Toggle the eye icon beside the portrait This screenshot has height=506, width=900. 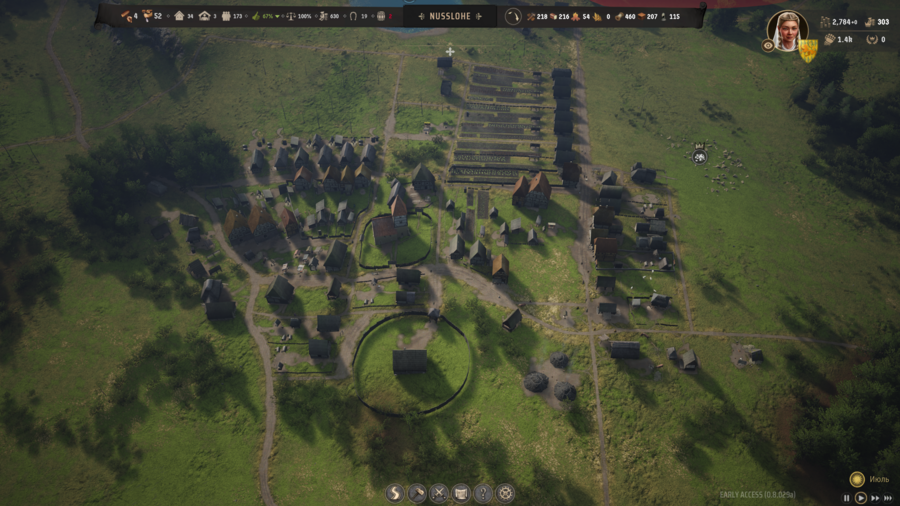point(768,46)
